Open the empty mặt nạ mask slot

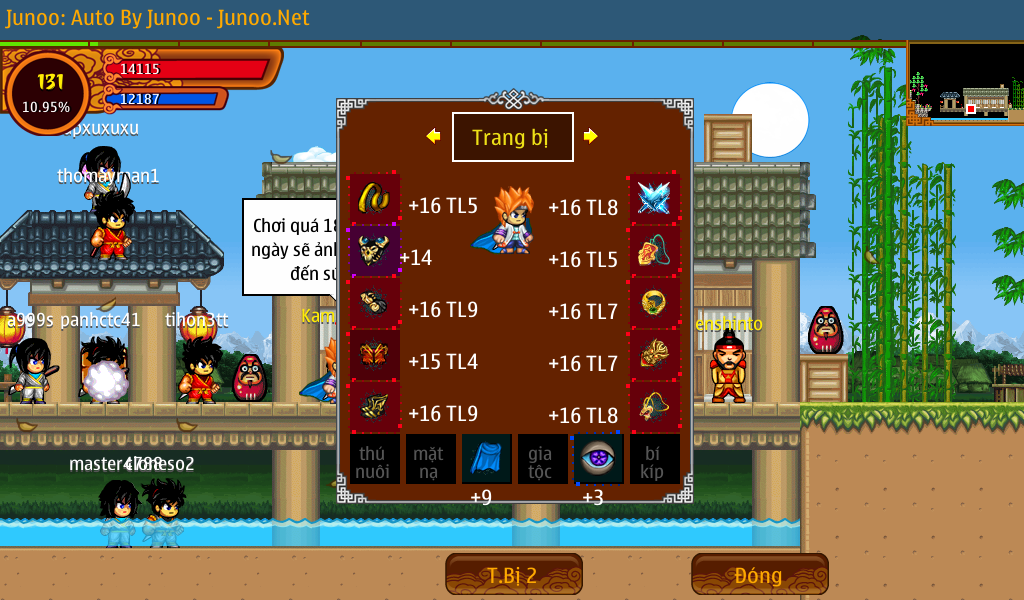tap(431, 459)
